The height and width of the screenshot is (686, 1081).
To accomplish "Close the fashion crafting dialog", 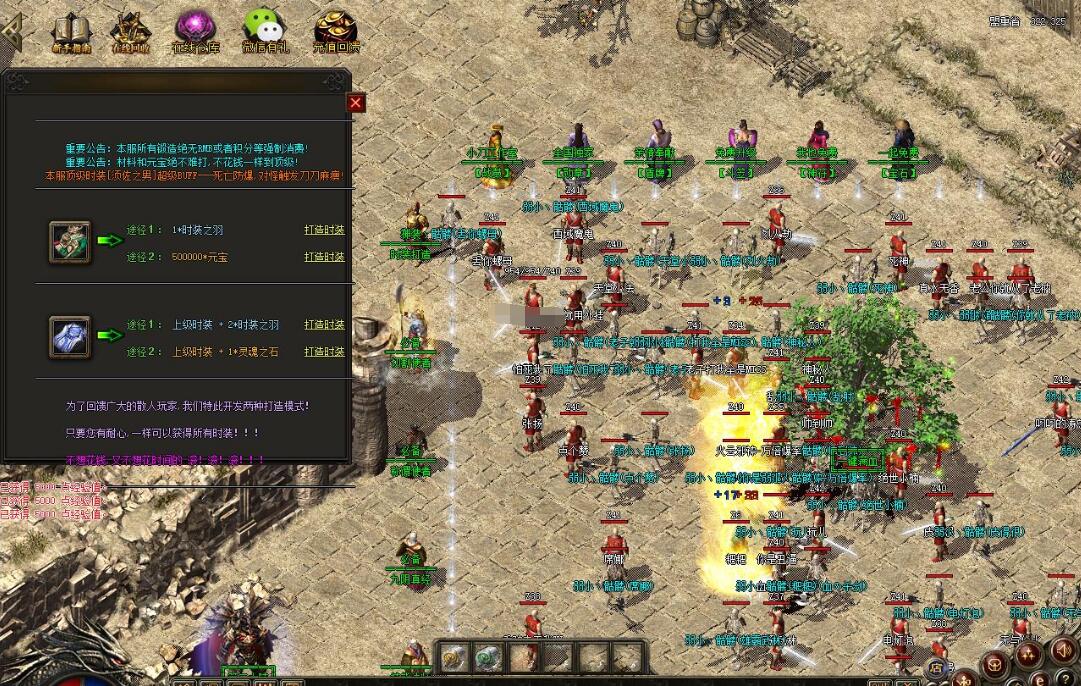I will click(355, 103).
